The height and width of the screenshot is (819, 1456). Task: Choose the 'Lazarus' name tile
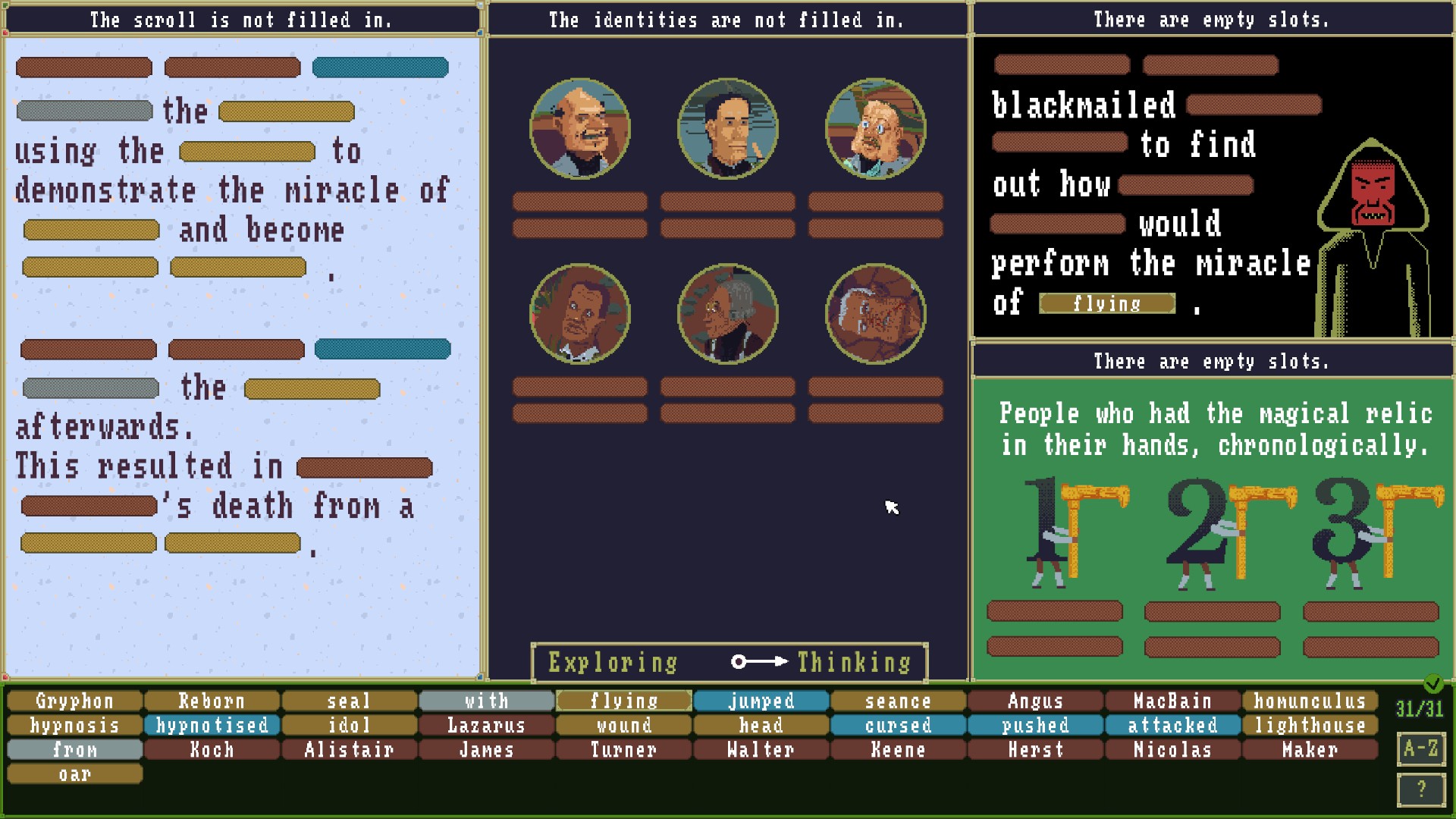[486, 726]
